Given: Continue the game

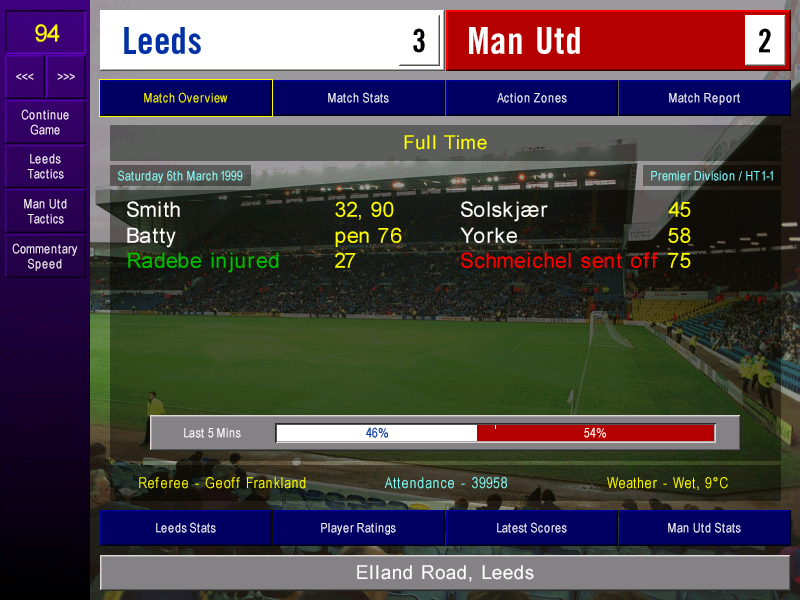Looking at the screenshot, I should click(x=45, y=122).
